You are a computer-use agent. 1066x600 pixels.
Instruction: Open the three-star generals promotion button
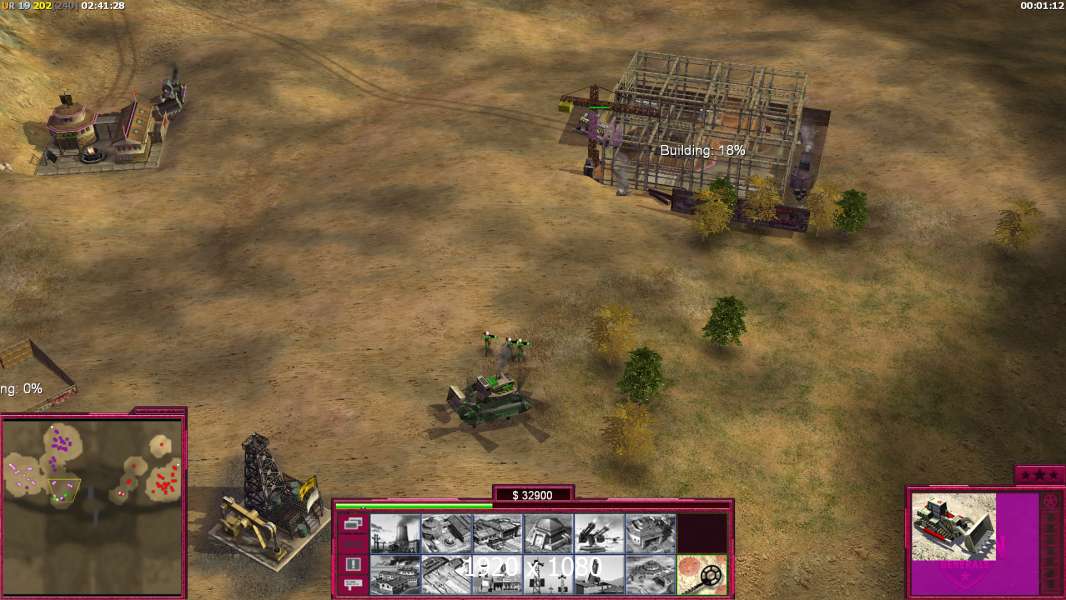1039,475
